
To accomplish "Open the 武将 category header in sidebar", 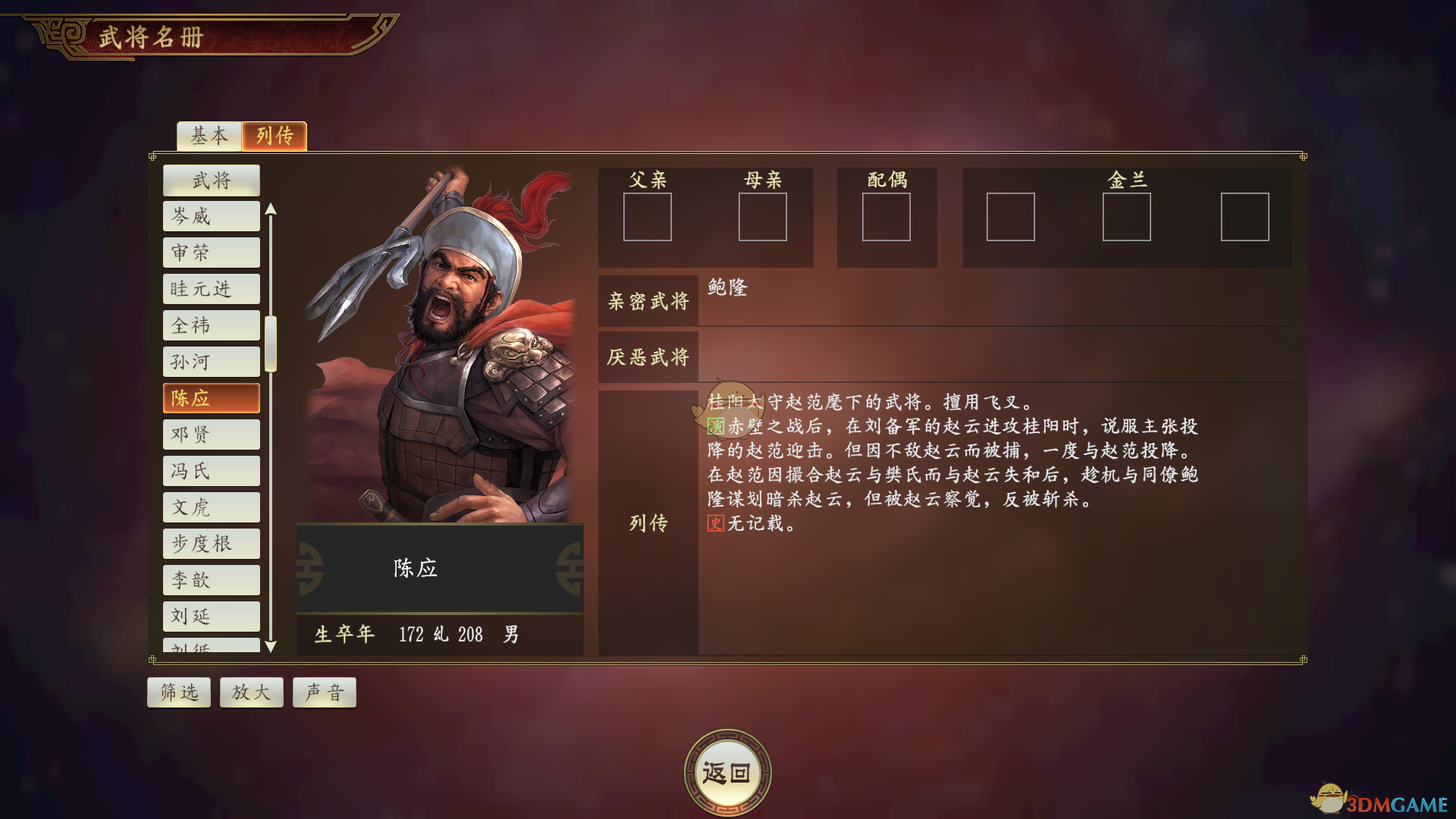I will [x=211, y=180].
